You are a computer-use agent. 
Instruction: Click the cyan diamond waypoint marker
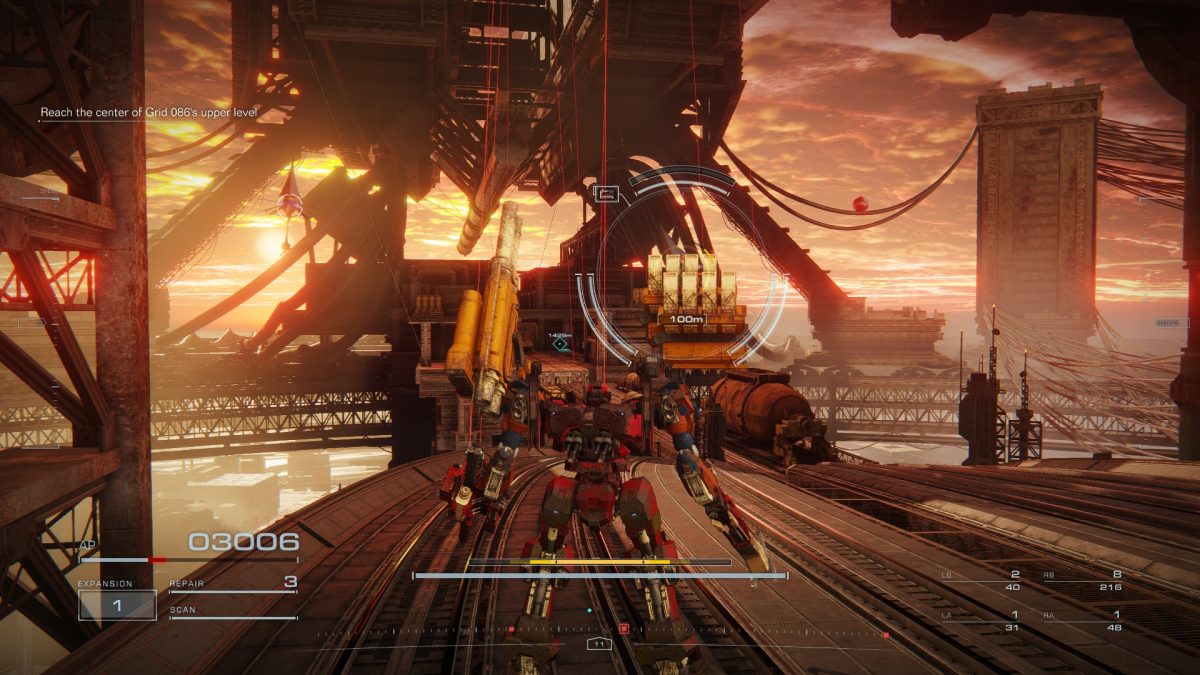(x=560, y=344)
